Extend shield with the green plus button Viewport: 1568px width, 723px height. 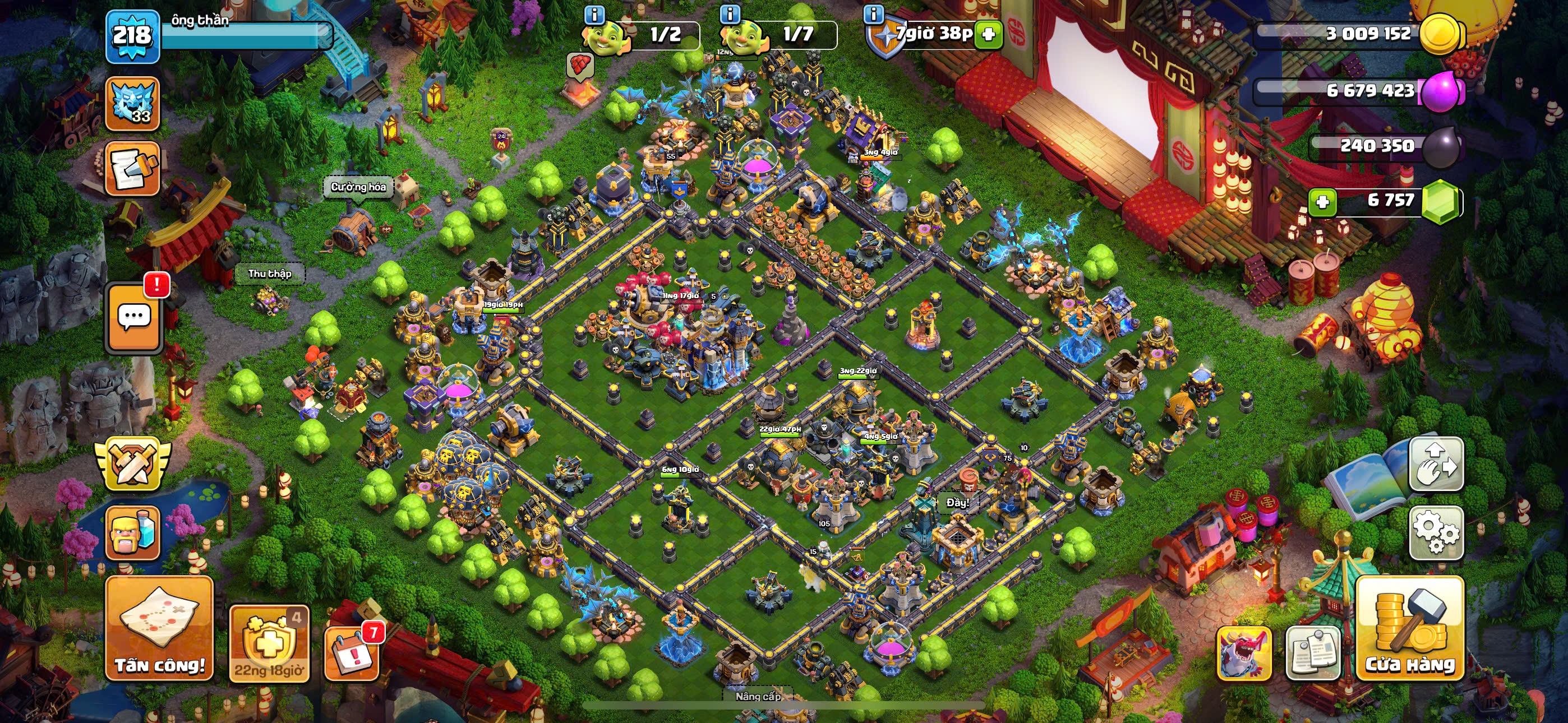click(x=989, y=34)
